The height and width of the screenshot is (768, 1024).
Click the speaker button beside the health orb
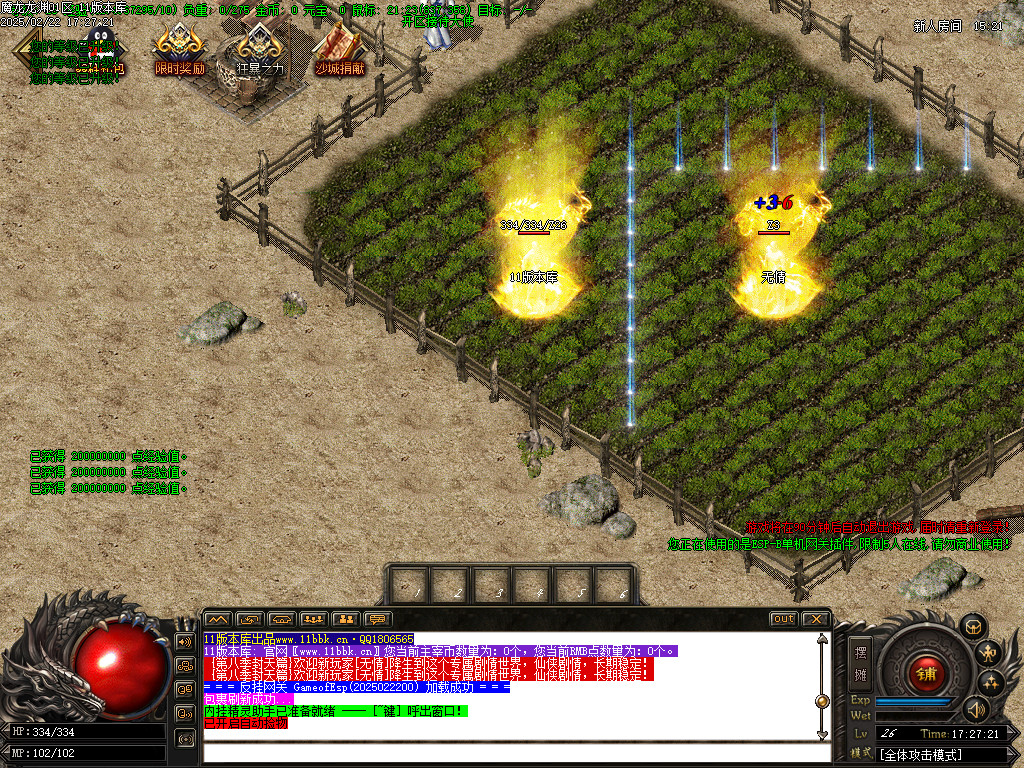[x=185, y=641]
